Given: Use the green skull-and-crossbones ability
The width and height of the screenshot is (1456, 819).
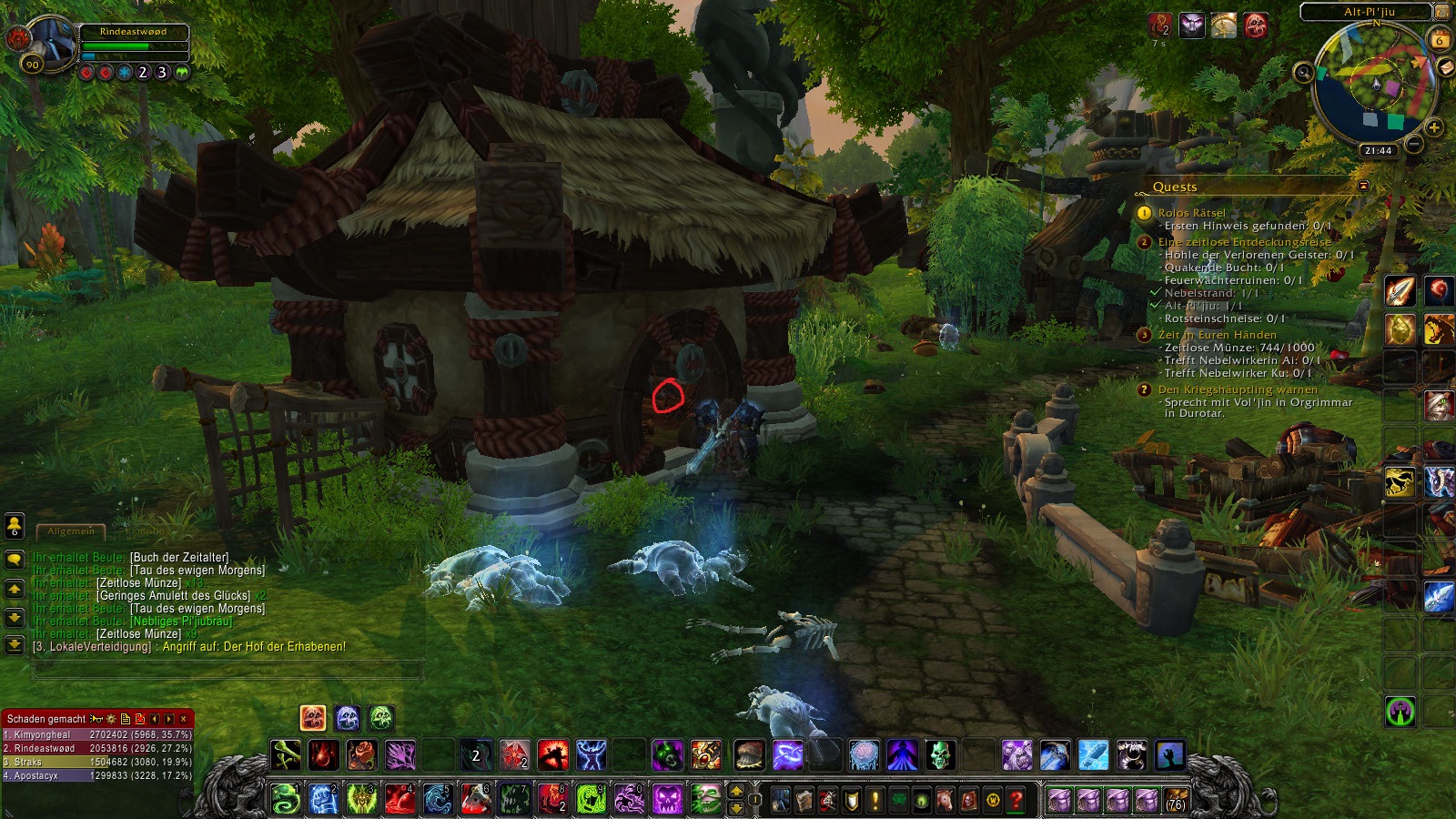Looking at the screenshot, I should click(x=285, y=754).
